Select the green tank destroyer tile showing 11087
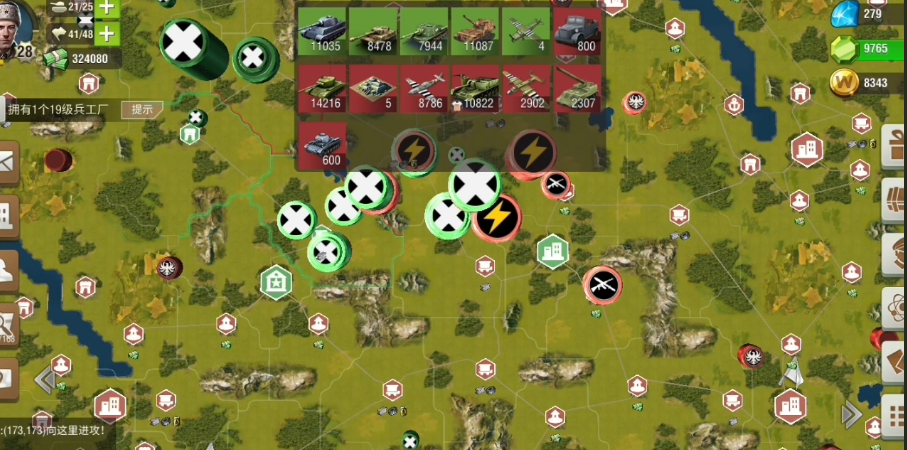907x450 pixels. pos(475,31)
